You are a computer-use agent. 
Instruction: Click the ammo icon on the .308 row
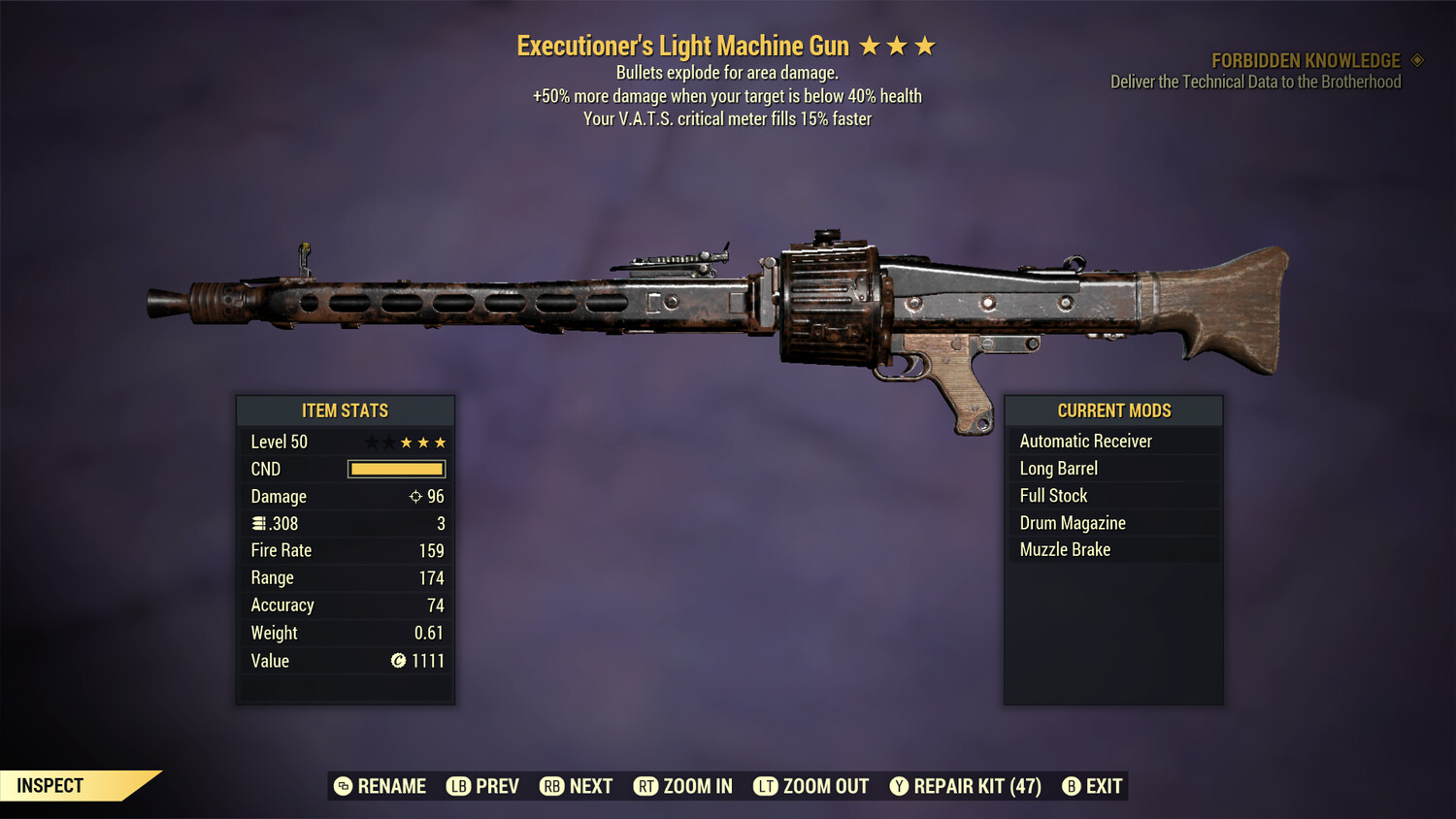(x=258, y=523)
